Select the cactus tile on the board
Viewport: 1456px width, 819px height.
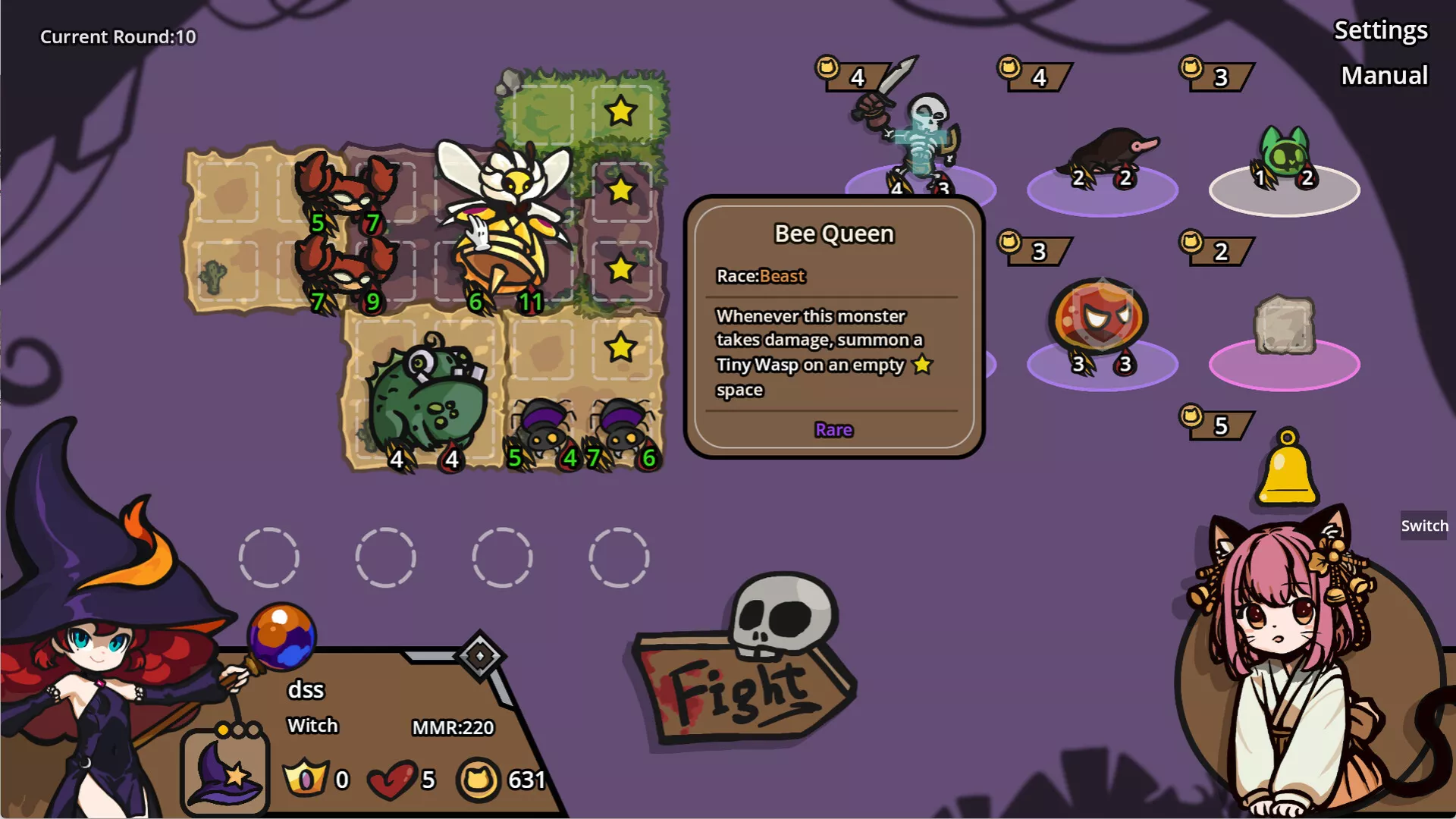click(213, 275)
